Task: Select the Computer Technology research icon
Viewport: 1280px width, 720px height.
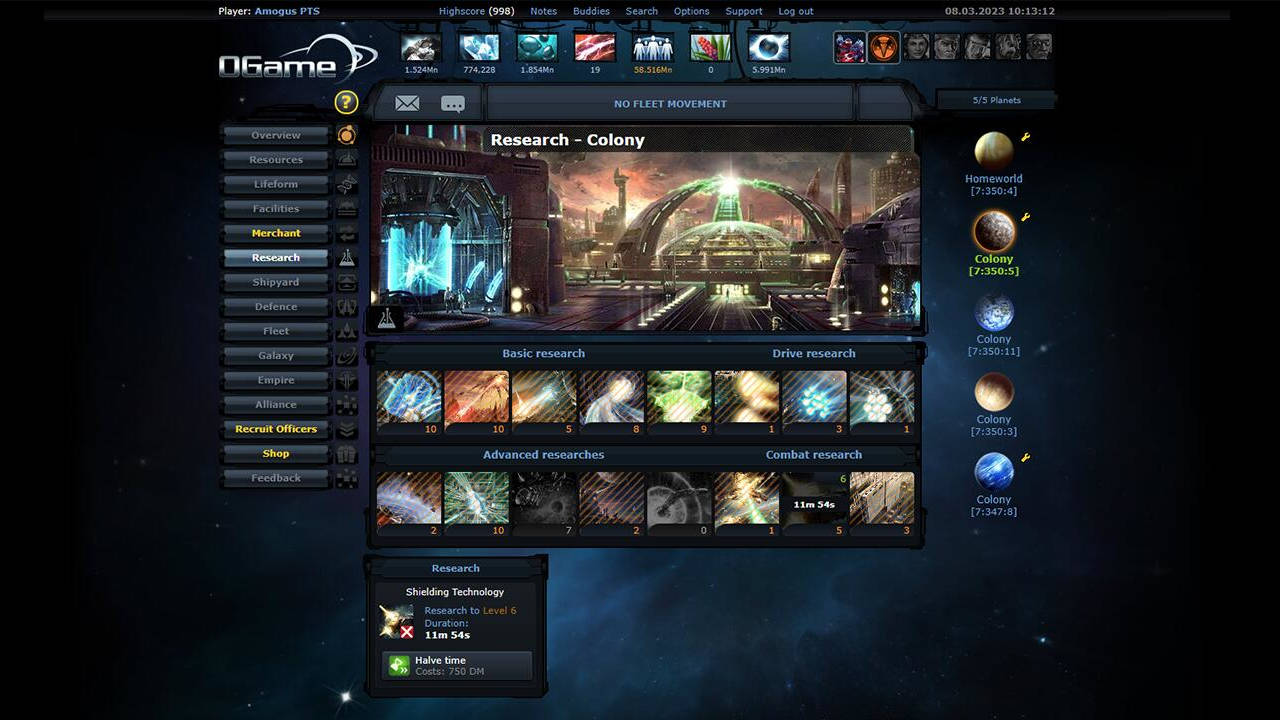Action: pyautogui.click(x=476, y=498)
